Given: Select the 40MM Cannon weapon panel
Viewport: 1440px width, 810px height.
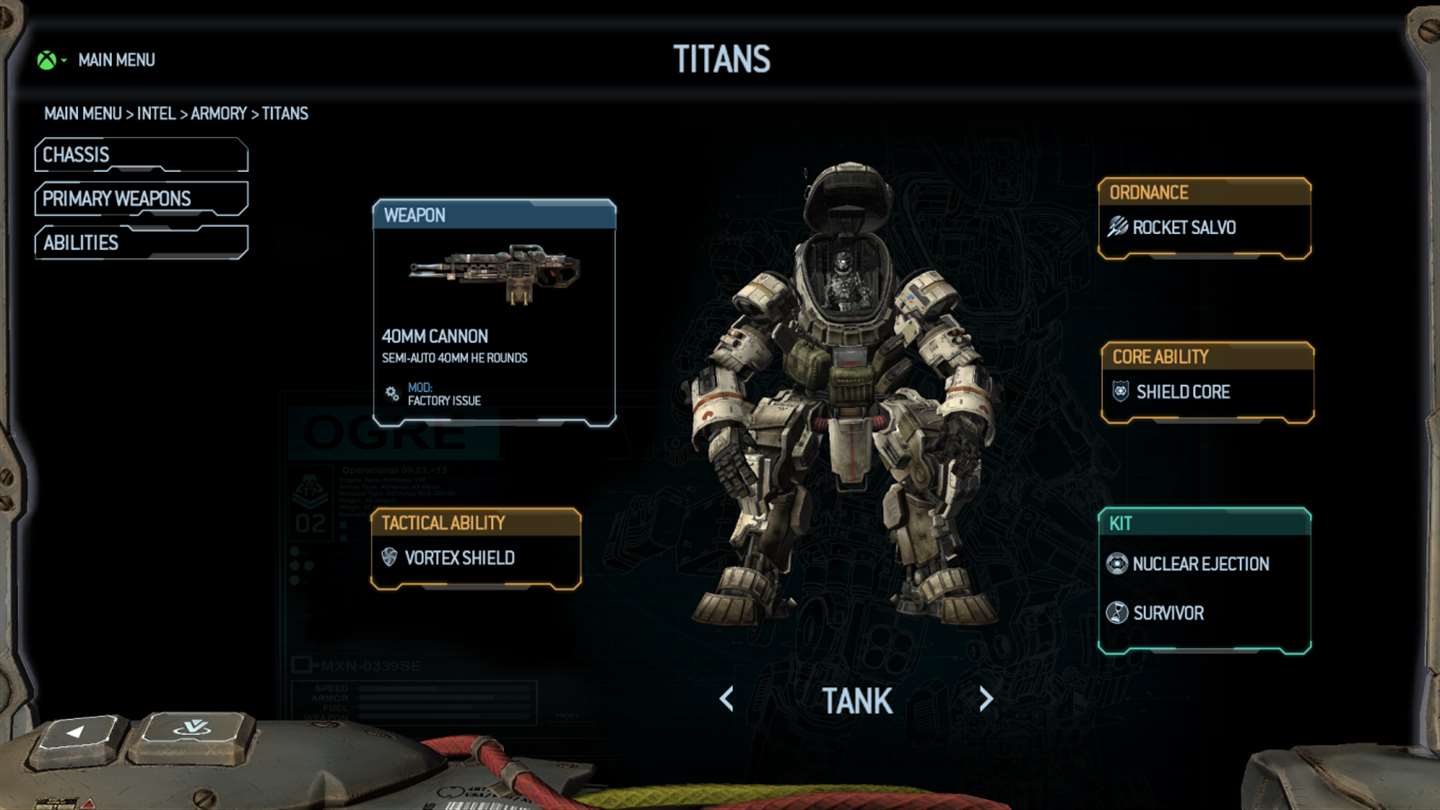Looking at the screenshot, I should pos(494,313).
